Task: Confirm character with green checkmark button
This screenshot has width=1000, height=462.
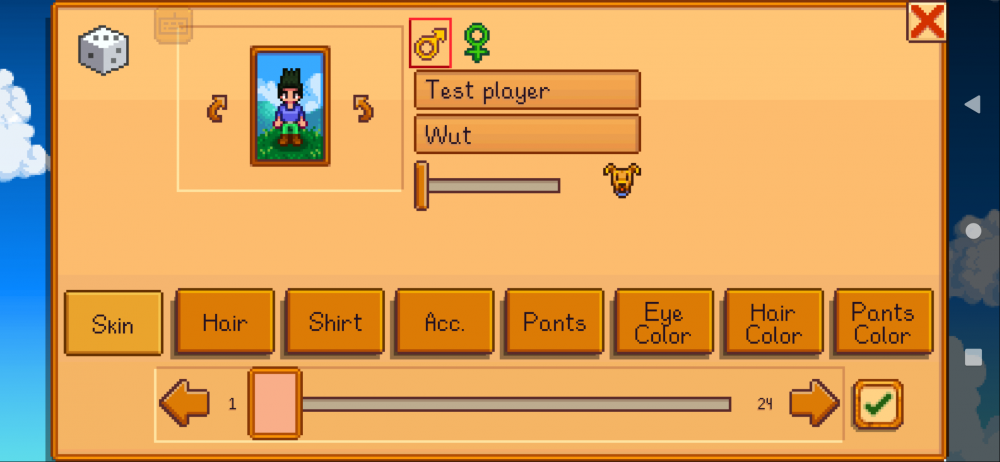Action: [x=879, y=404]
